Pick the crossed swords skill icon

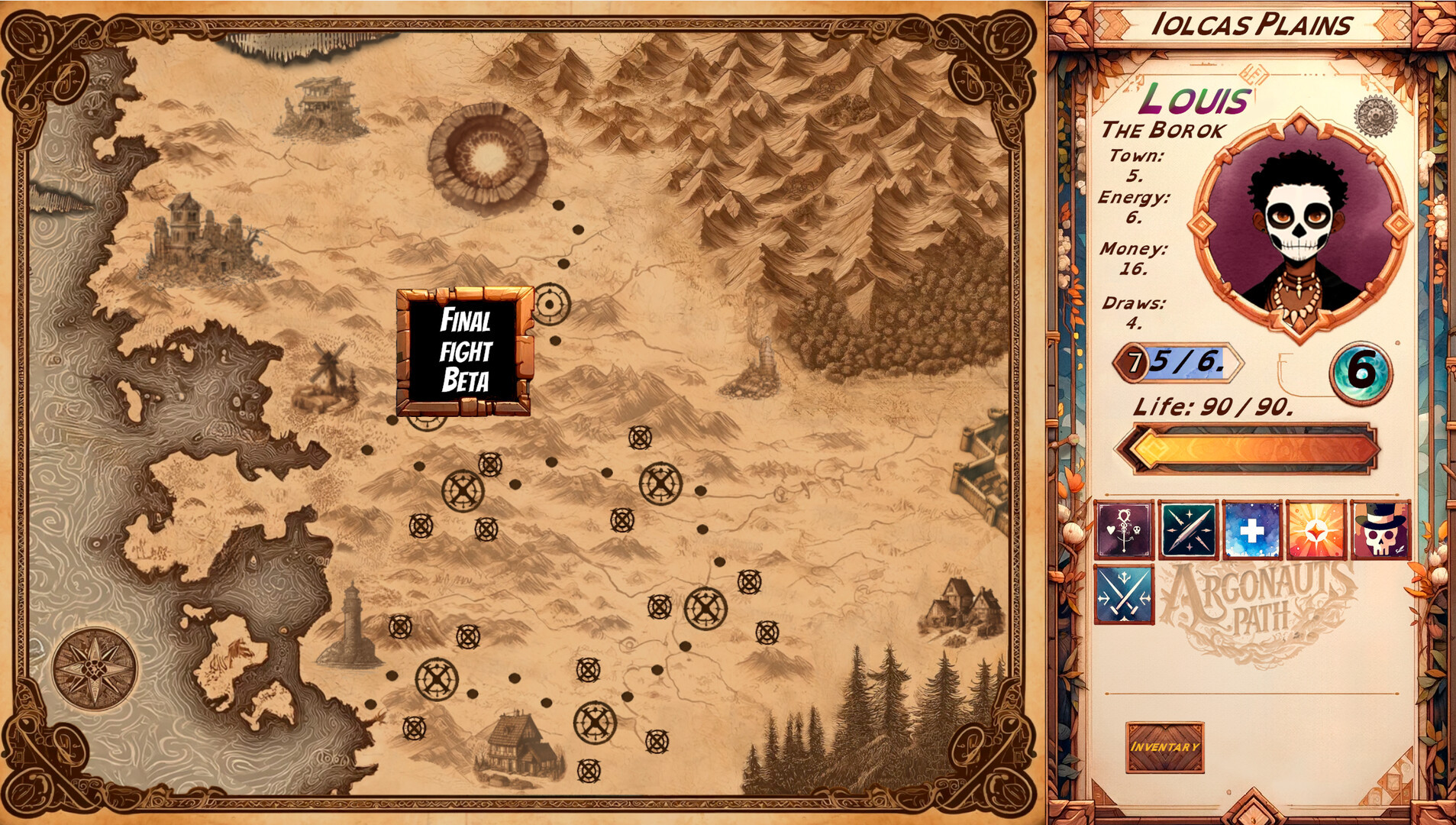click(x=1123, y=594)
